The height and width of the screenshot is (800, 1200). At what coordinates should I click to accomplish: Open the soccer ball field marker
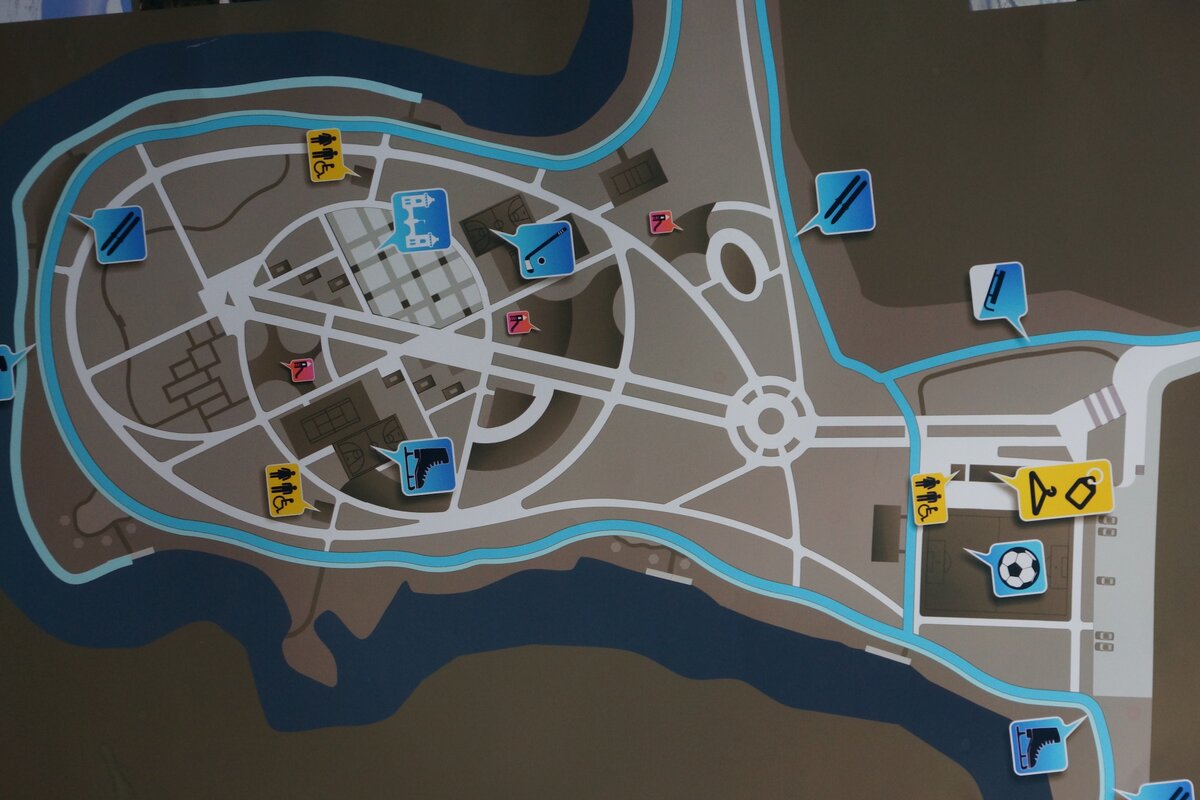1017,568
